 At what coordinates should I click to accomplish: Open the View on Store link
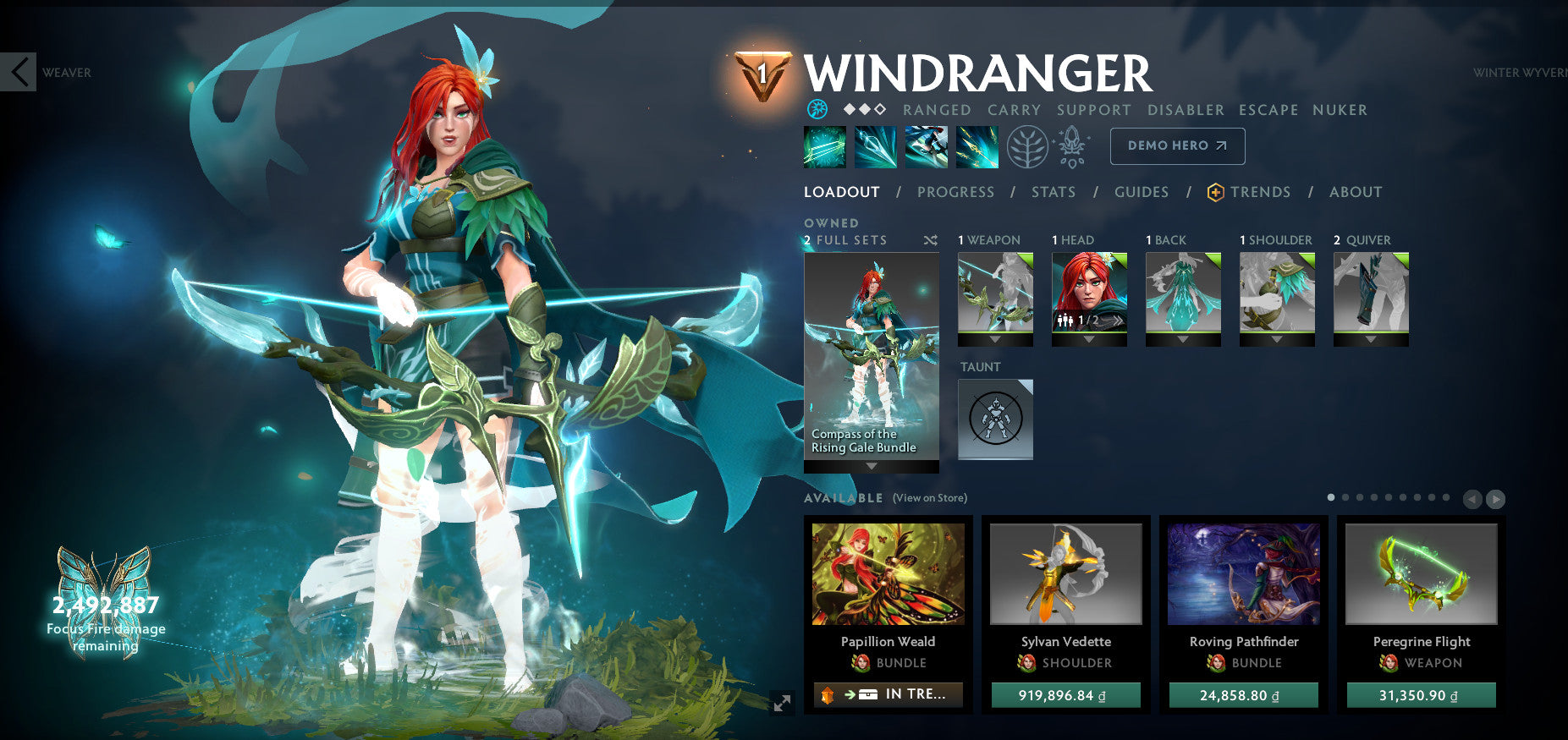pyautogui.click(x=929, y=498)
